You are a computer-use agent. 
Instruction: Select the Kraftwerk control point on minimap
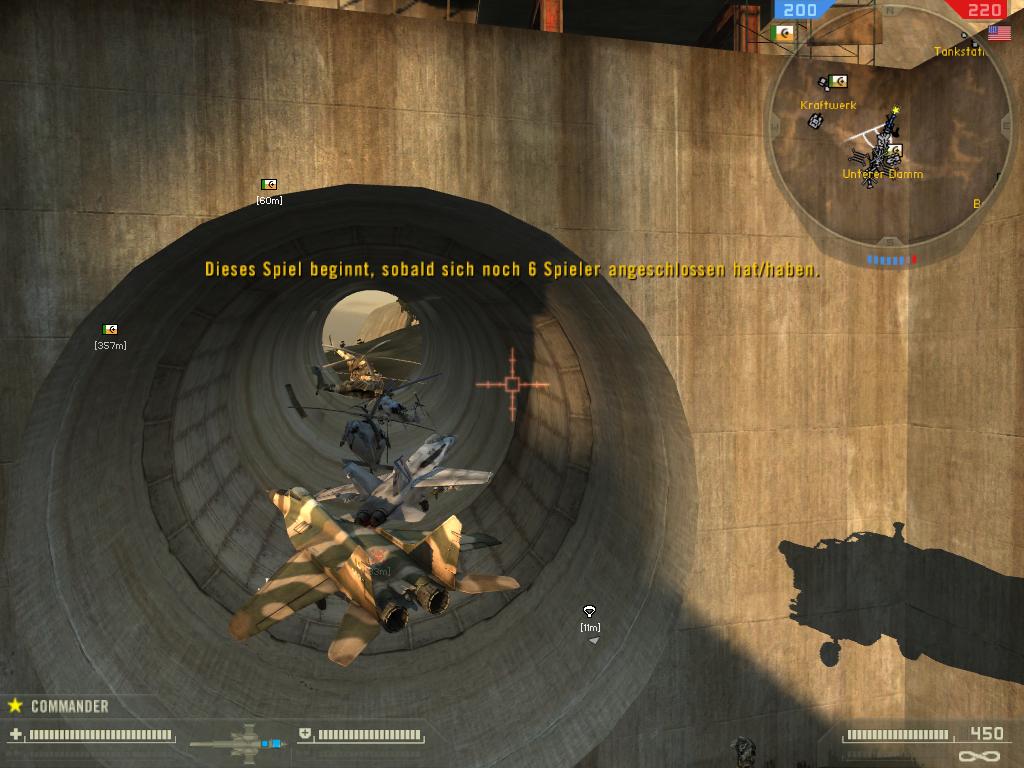tap(839, 81)
